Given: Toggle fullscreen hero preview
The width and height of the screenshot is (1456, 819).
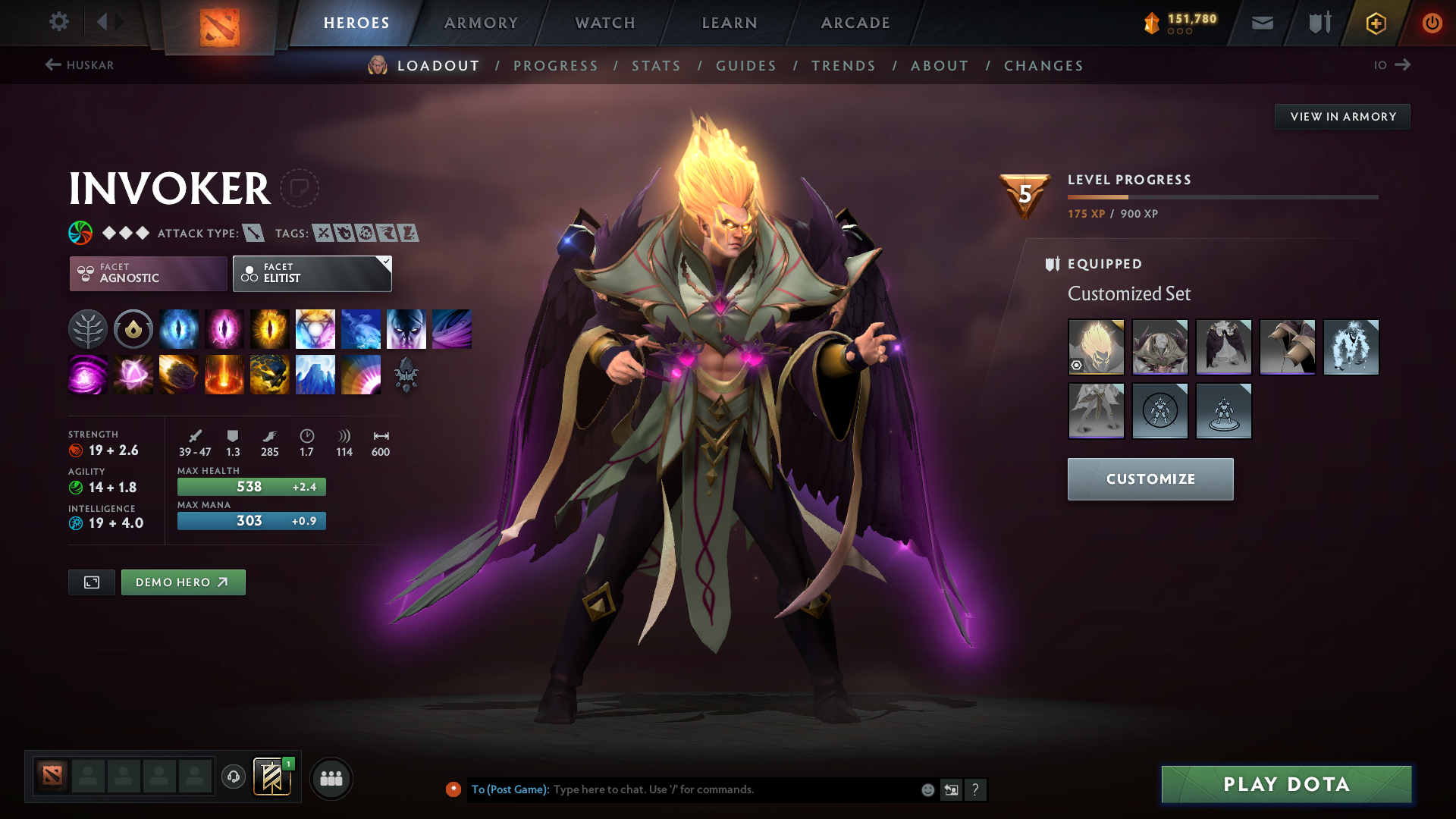Looking at the screenshot, I should click(x=91, y=582).
